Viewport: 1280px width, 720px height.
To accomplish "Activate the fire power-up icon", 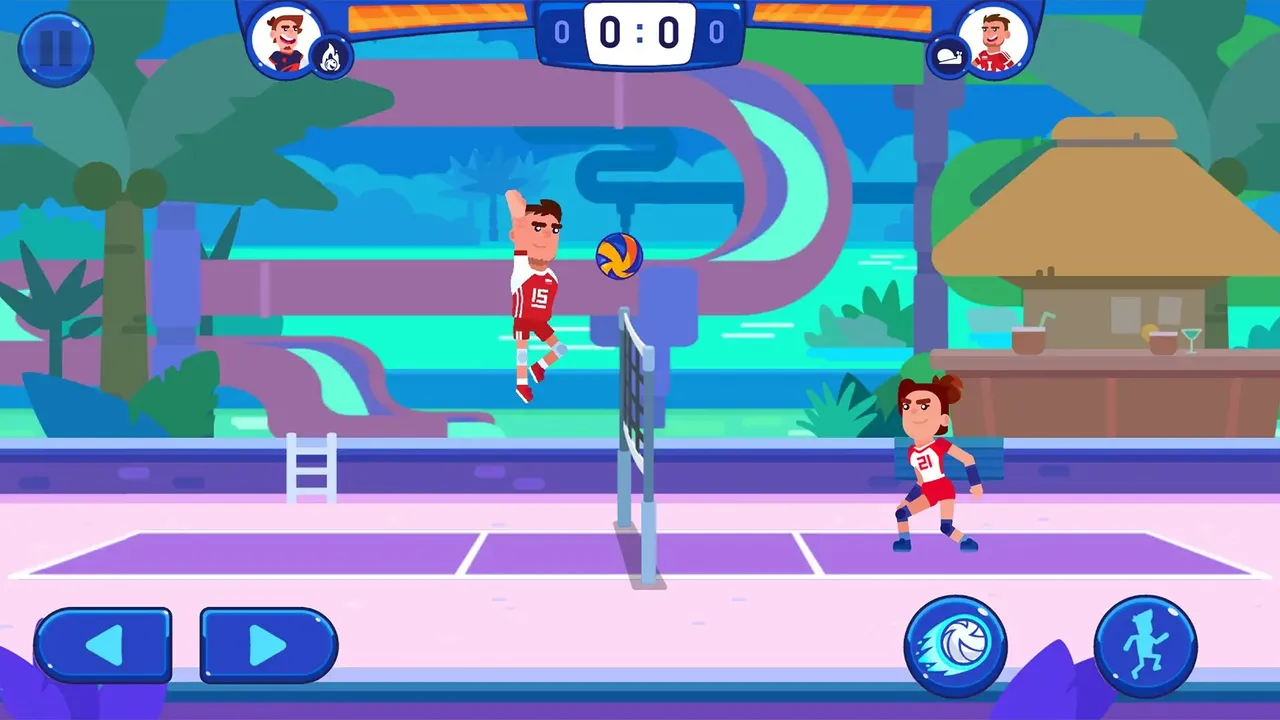I will [330, 58].
